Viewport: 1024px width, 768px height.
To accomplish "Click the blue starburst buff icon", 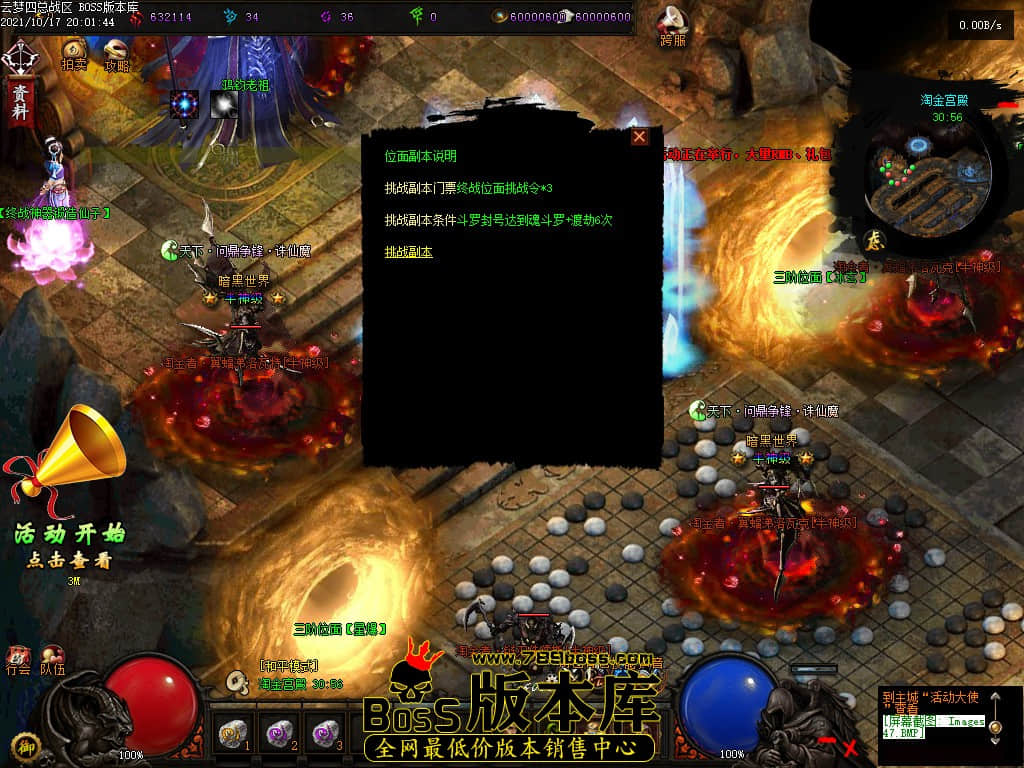I will [x=184, y=103].
